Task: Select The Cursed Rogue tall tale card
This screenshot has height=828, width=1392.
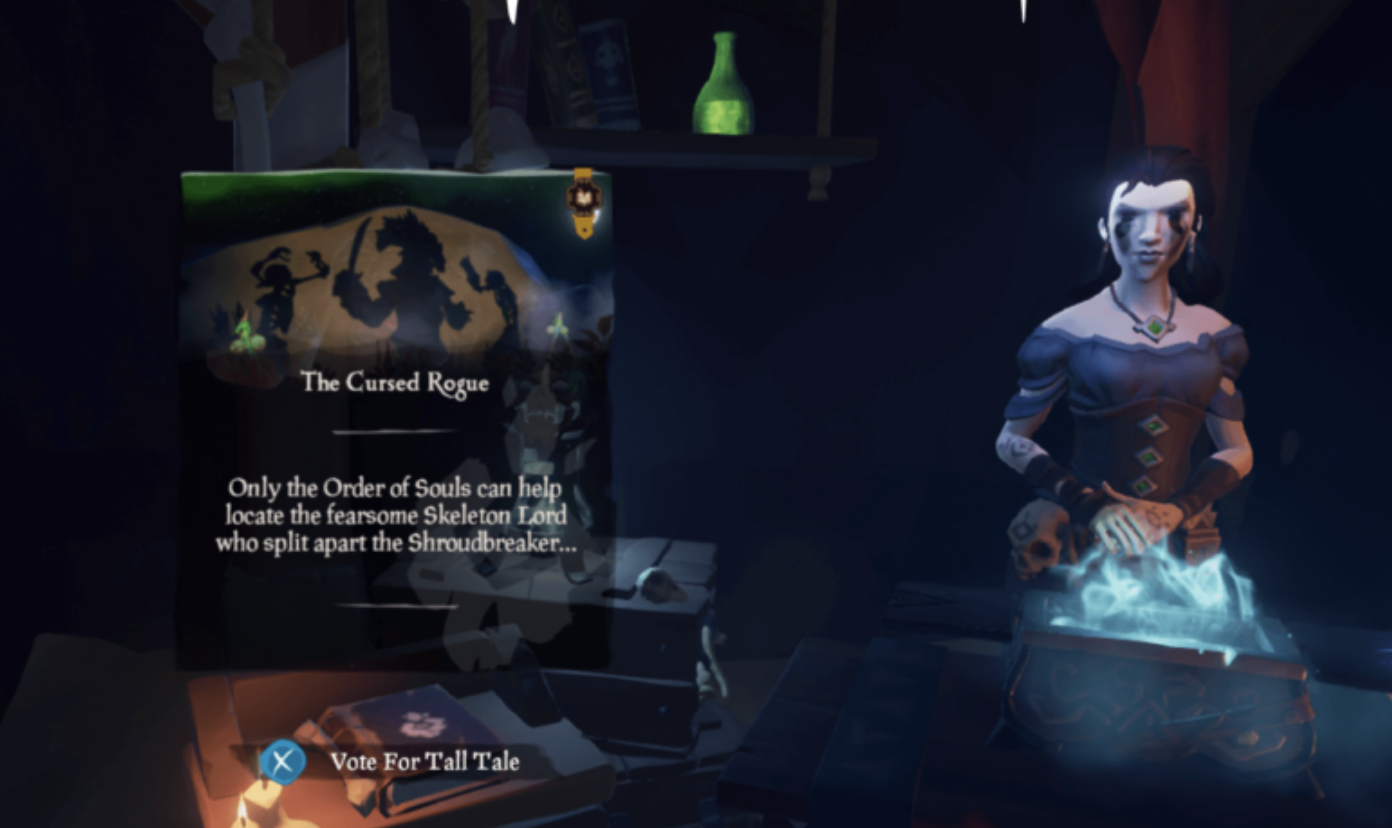Action: 395,420
